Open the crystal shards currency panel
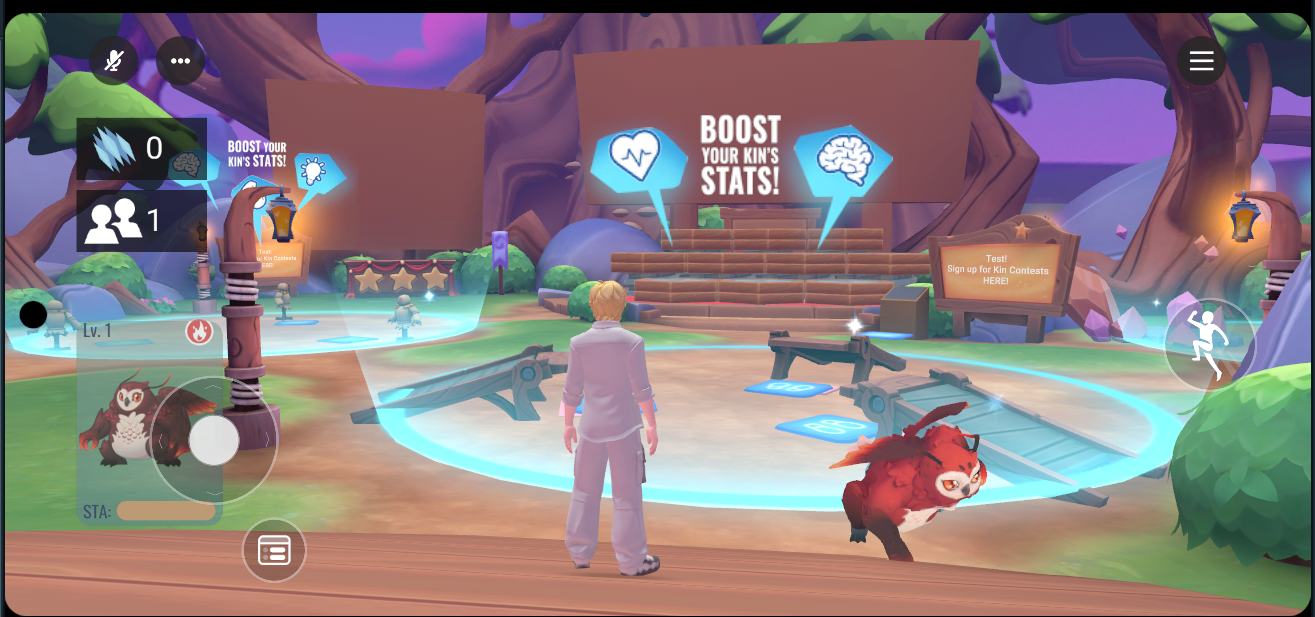1315x617 pixels. pyautogui.click(x=141, y=148)
